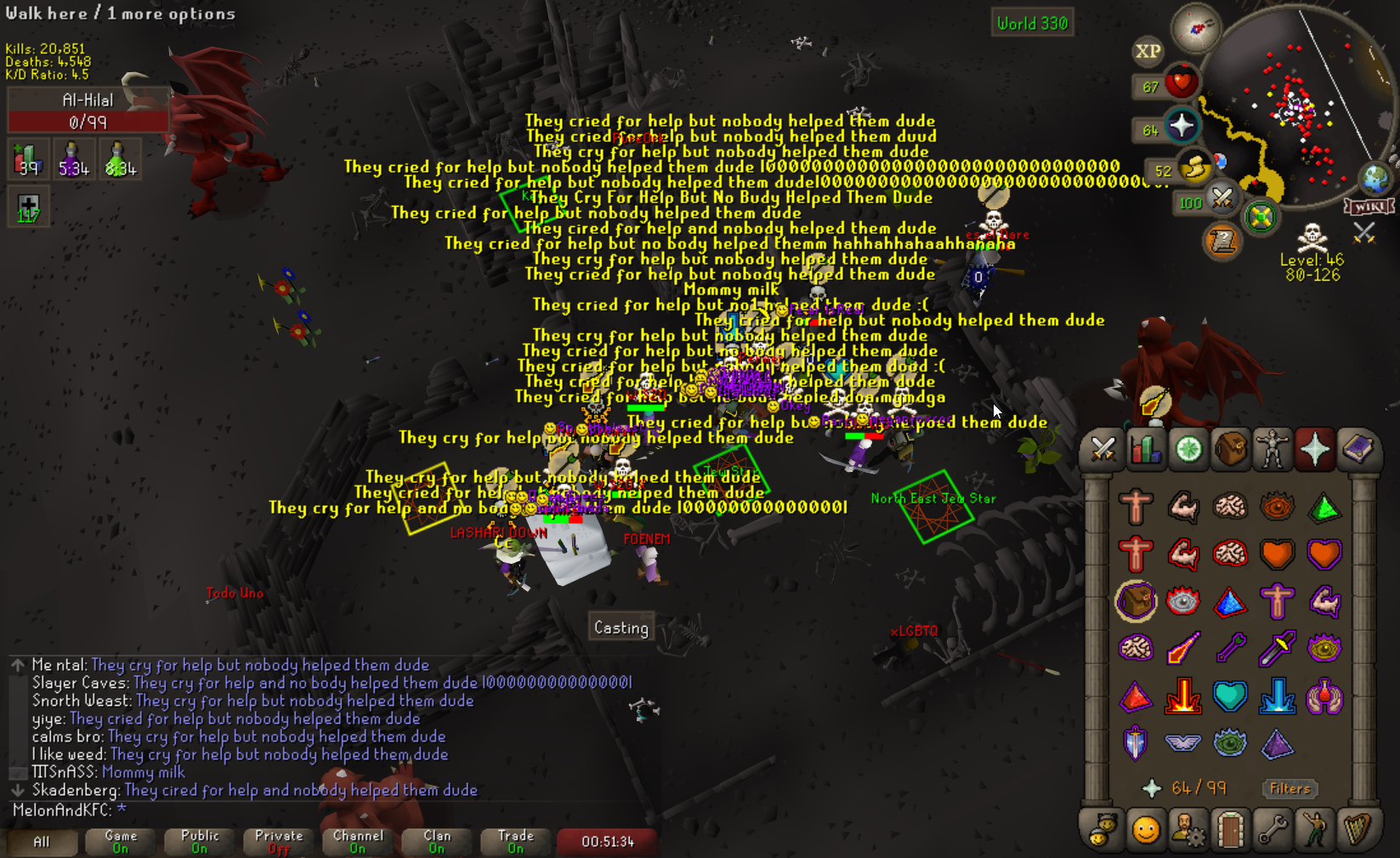Switch to the Magic spellbook tab
Image resolution: width=1400 pixels, height=858 pixels.
pyautogui.click(x=1357, y=449)
